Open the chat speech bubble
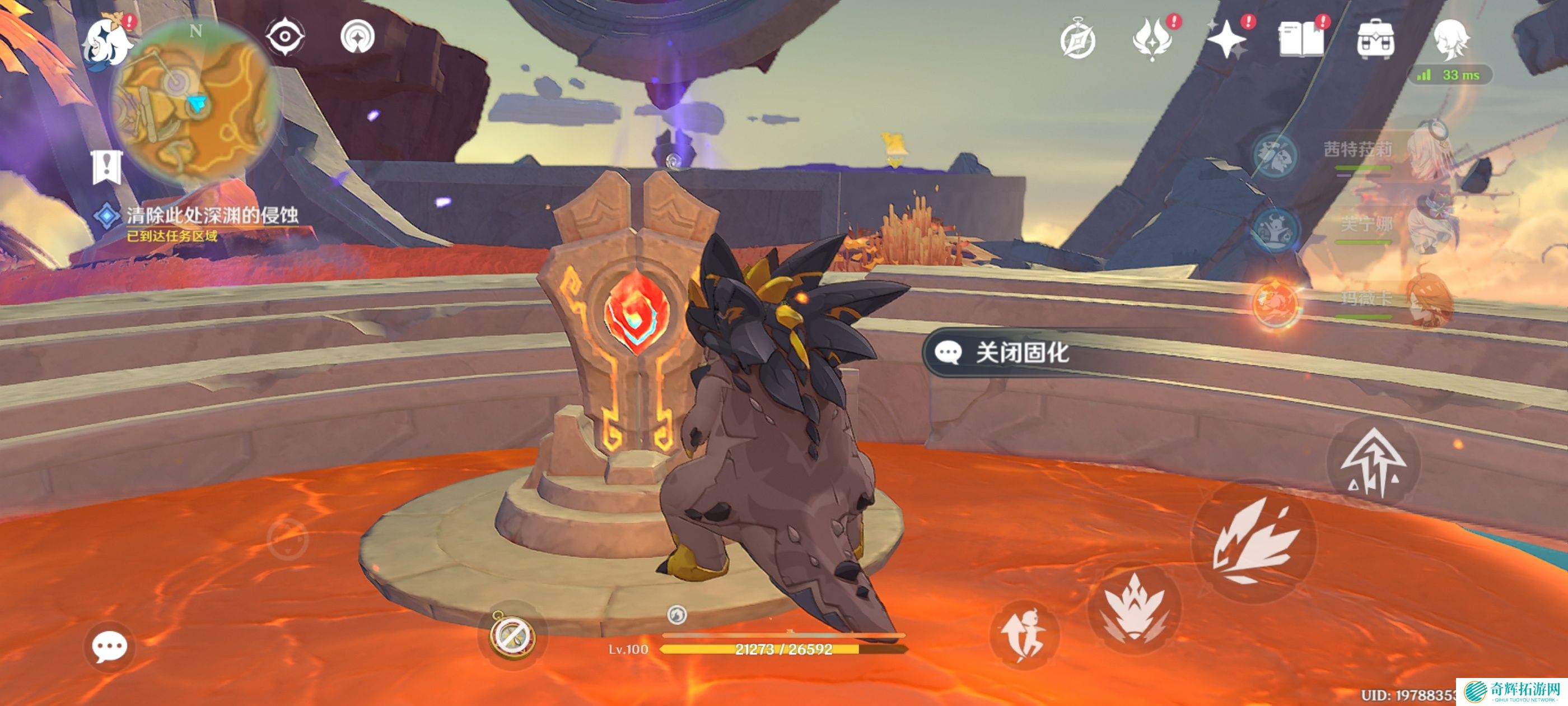The height and width of the screenshot is (706, 1568). point(110,646)
